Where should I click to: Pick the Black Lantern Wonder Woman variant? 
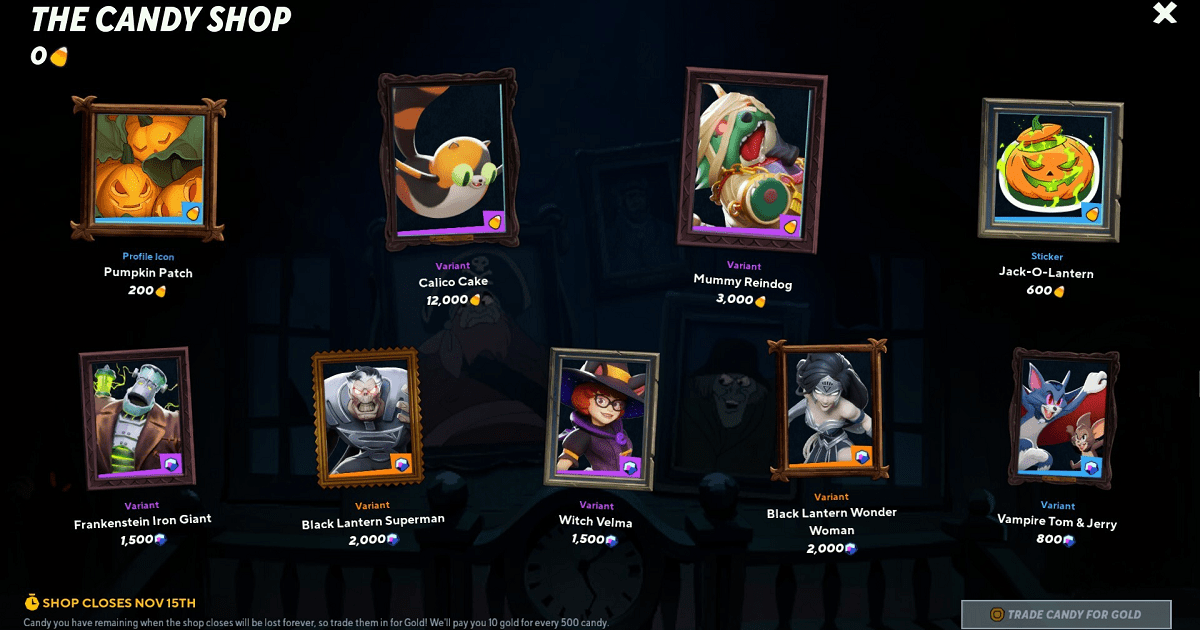pos(828,408)
